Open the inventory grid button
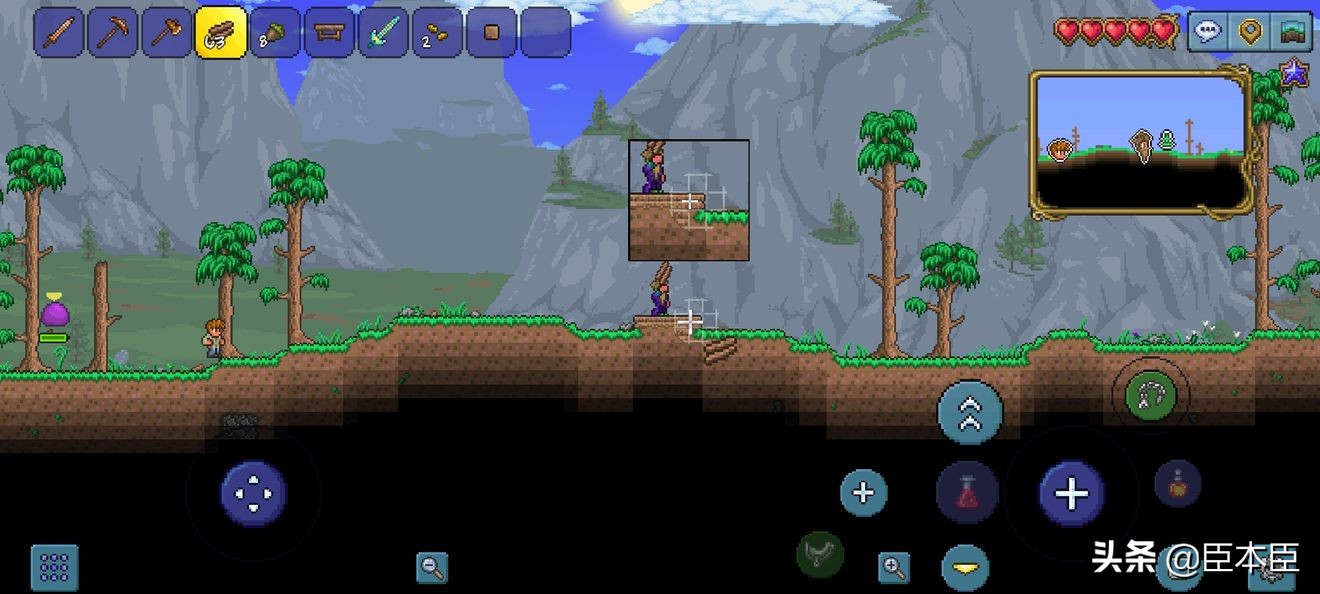Viewport: 1320px width, 594px height. tap(54, 567)
